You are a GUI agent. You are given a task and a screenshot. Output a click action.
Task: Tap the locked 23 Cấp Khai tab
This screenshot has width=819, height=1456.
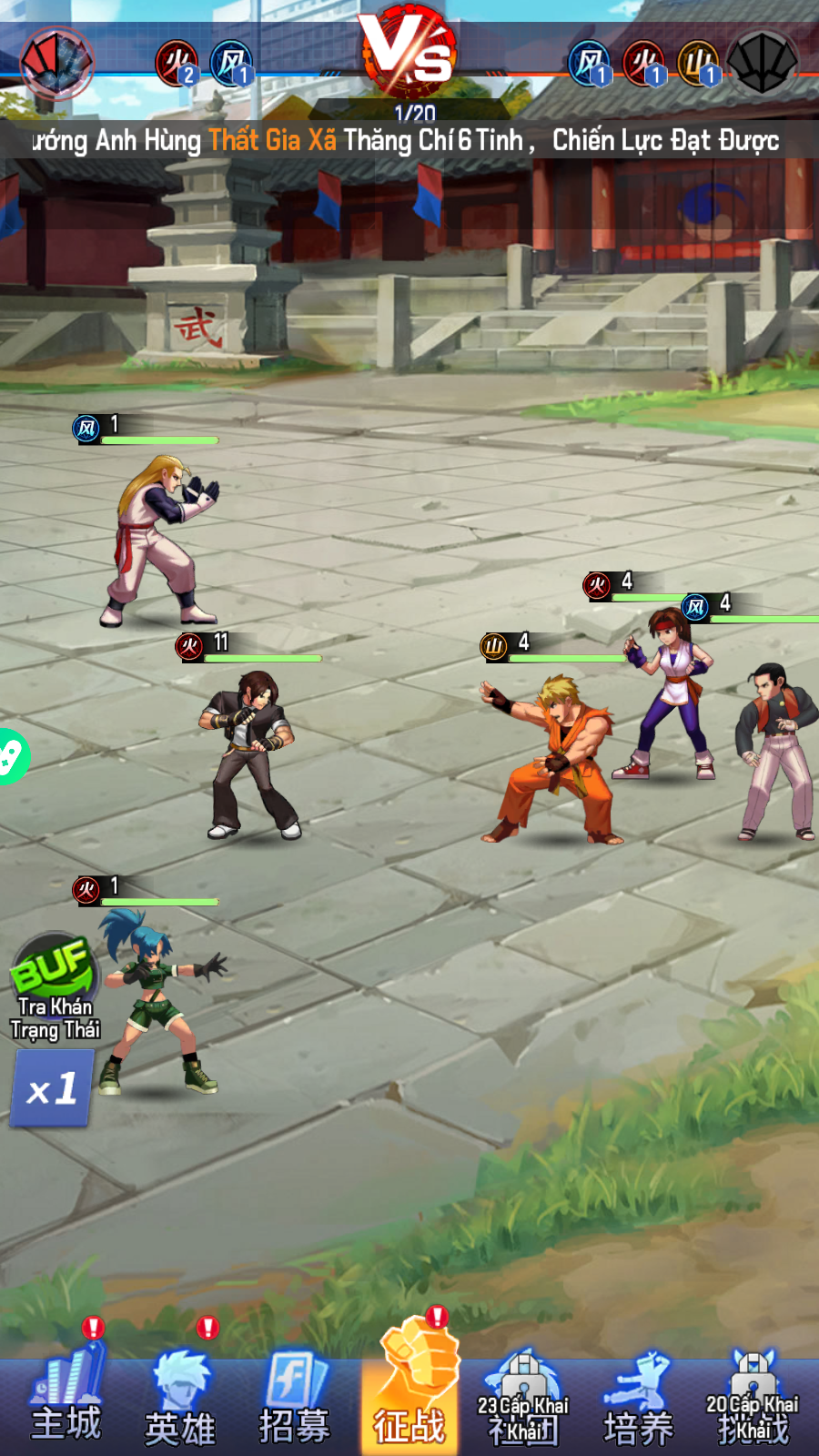coord(523,1401)
